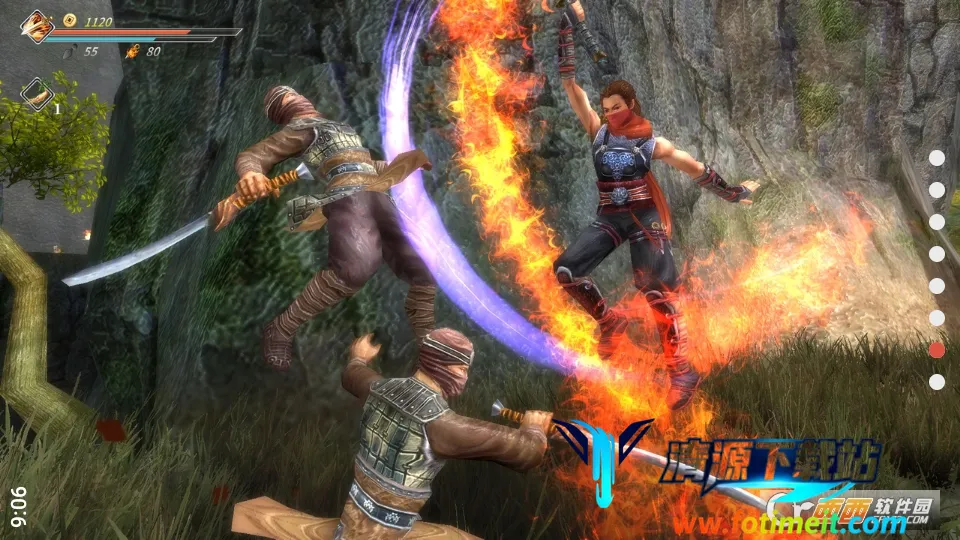Select the highlighted red gallery page dot
The height and width of the screenshot is (540, 960).
click(937, 349)
